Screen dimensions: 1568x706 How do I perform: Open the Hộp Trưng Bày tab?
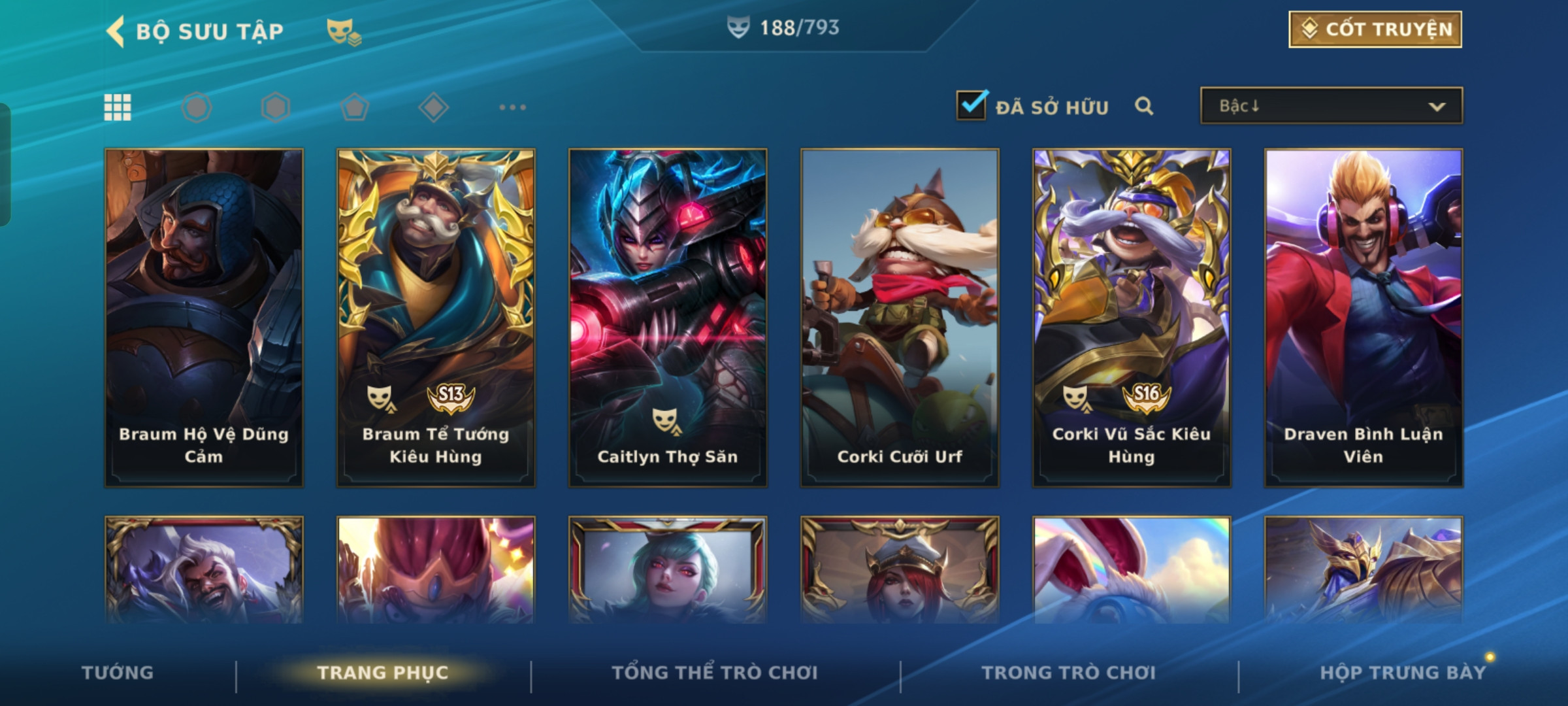click(1403, 673)
